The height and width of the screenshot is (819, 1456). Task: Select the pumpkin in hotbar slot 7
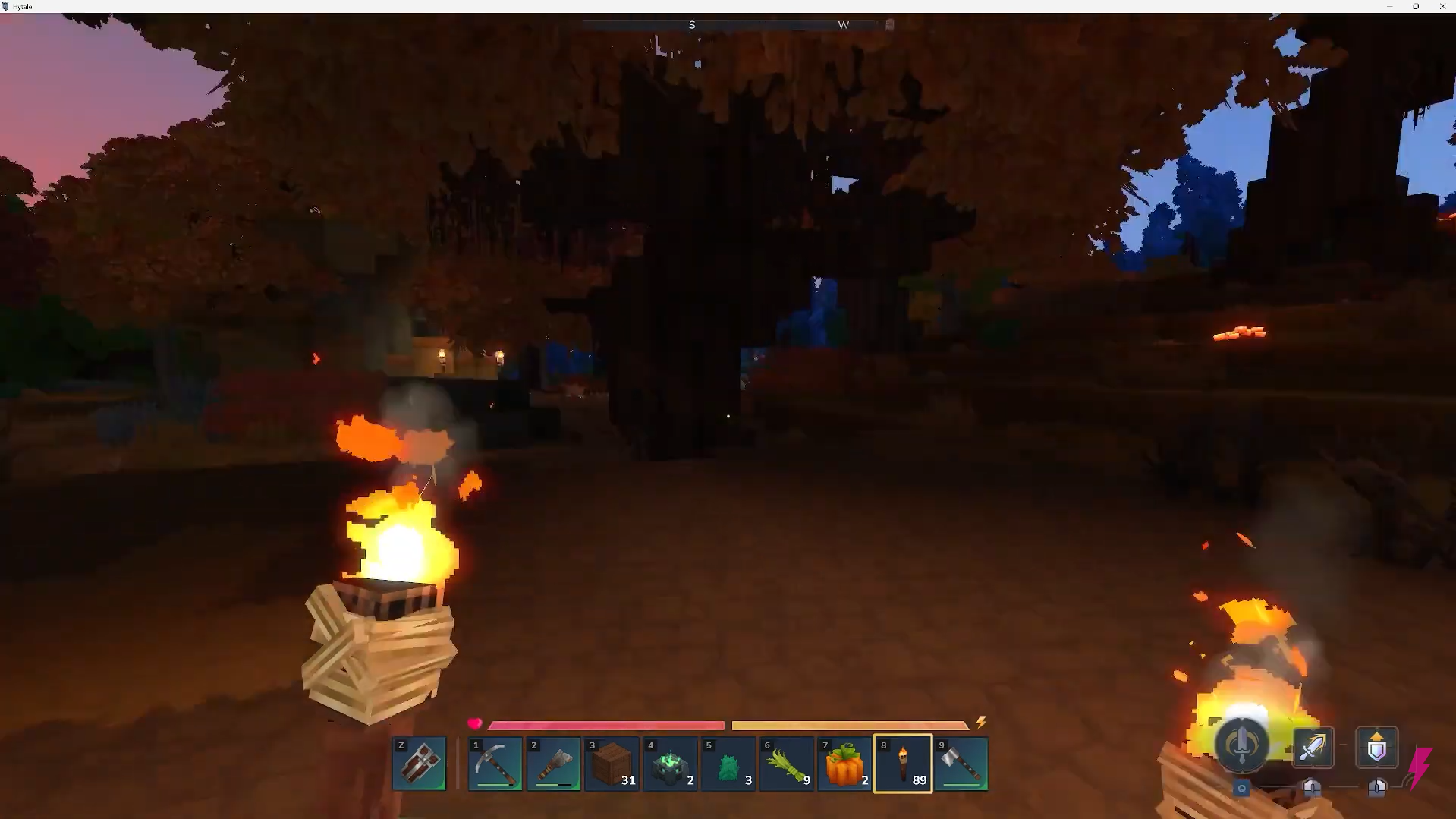point(844,764)
